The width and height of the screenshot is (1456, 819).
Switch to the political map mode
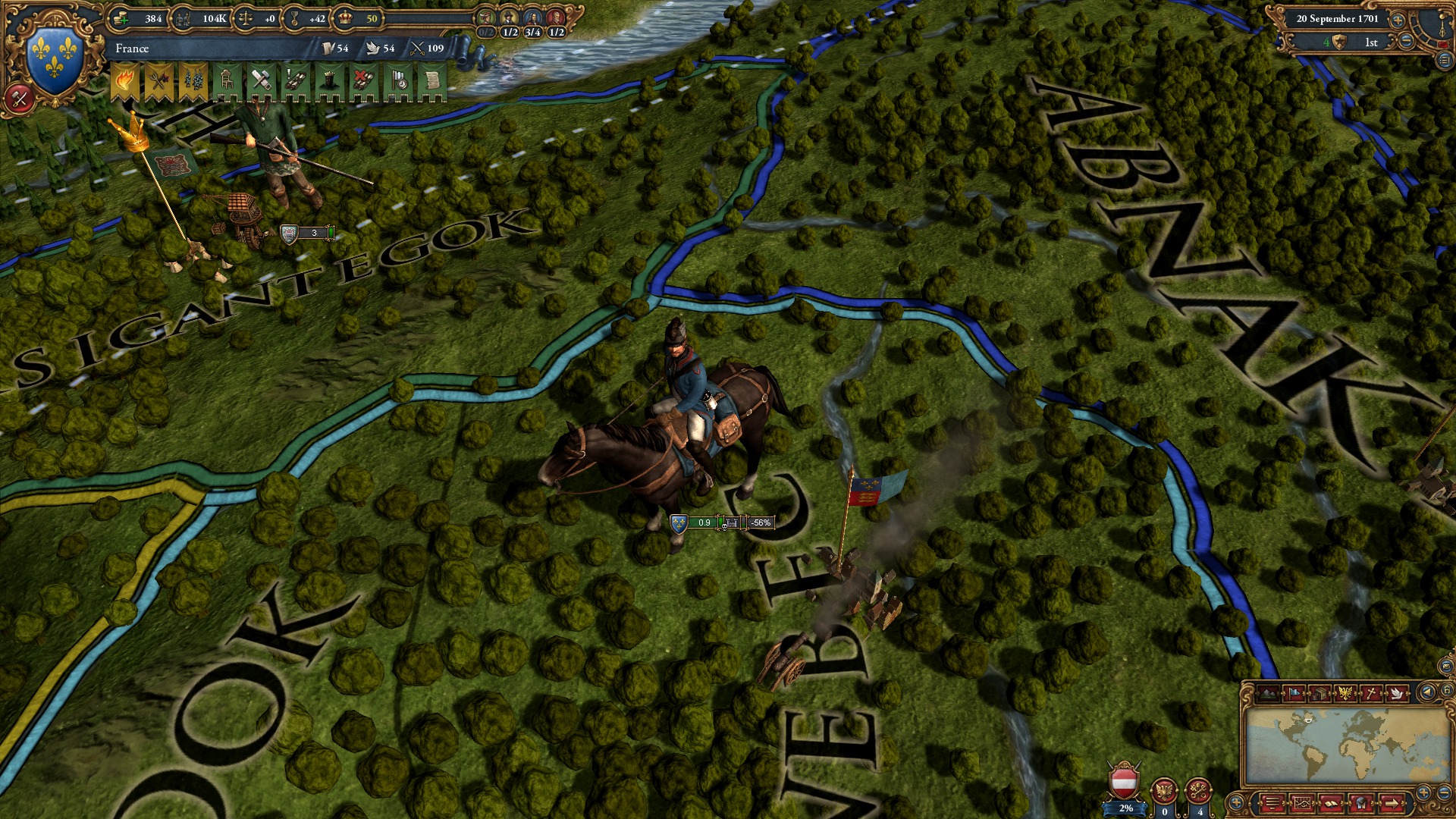point(1293,693)
